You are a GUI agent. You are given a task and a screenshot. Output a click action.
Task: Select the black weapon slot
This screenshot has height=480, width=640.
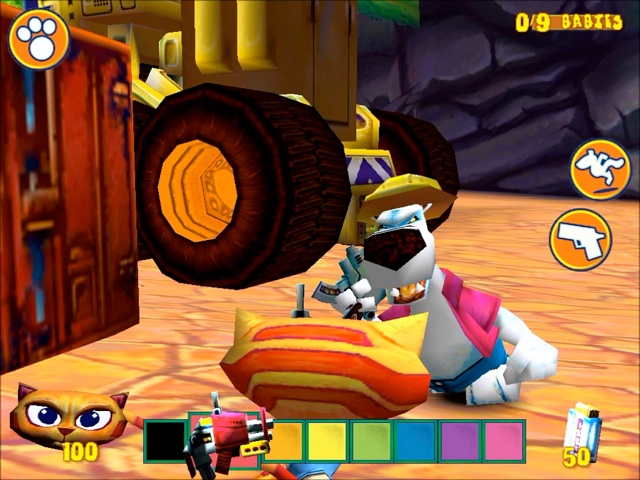tap(165, 441)
